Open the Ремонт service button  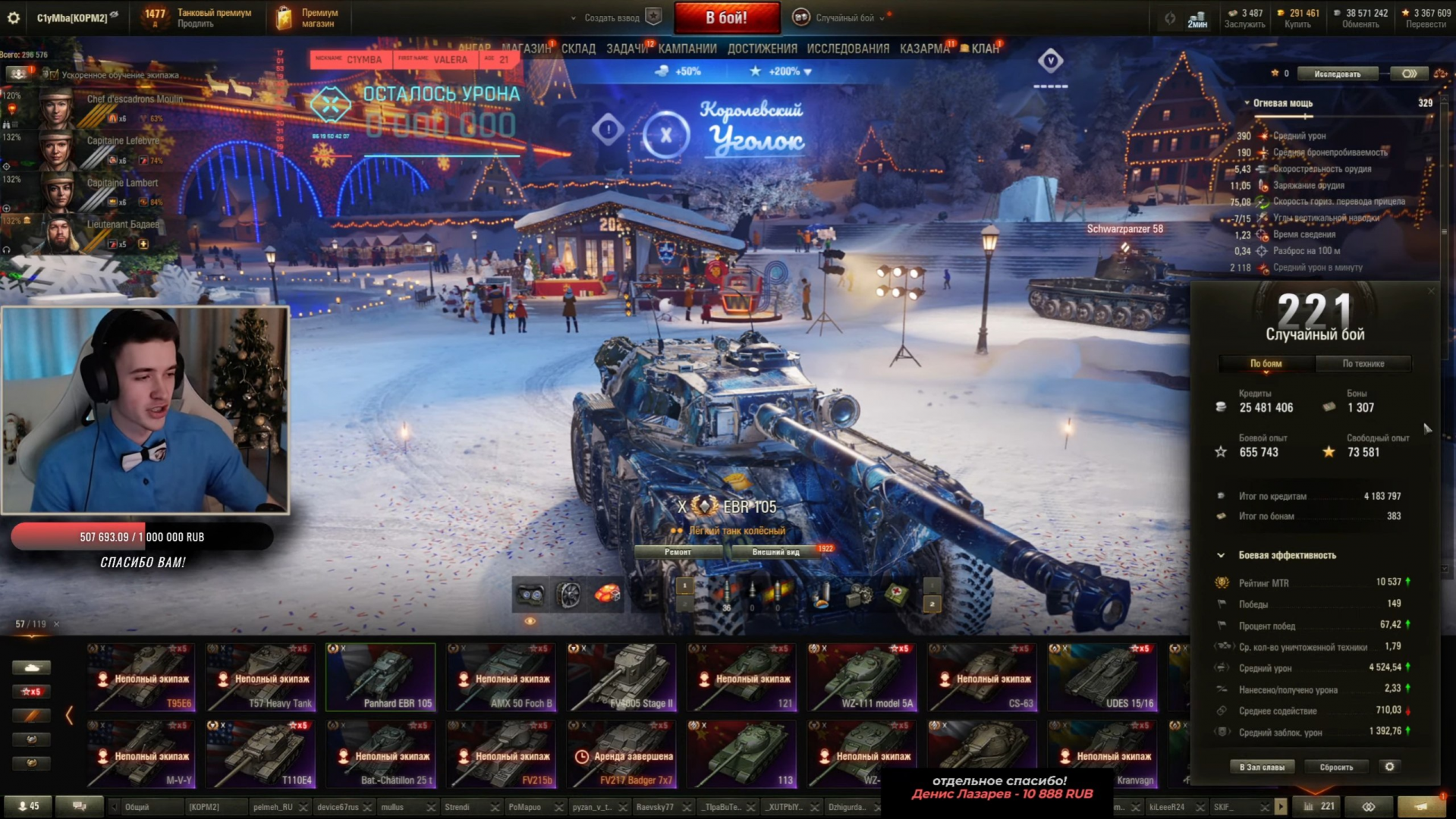pos(678,552)
